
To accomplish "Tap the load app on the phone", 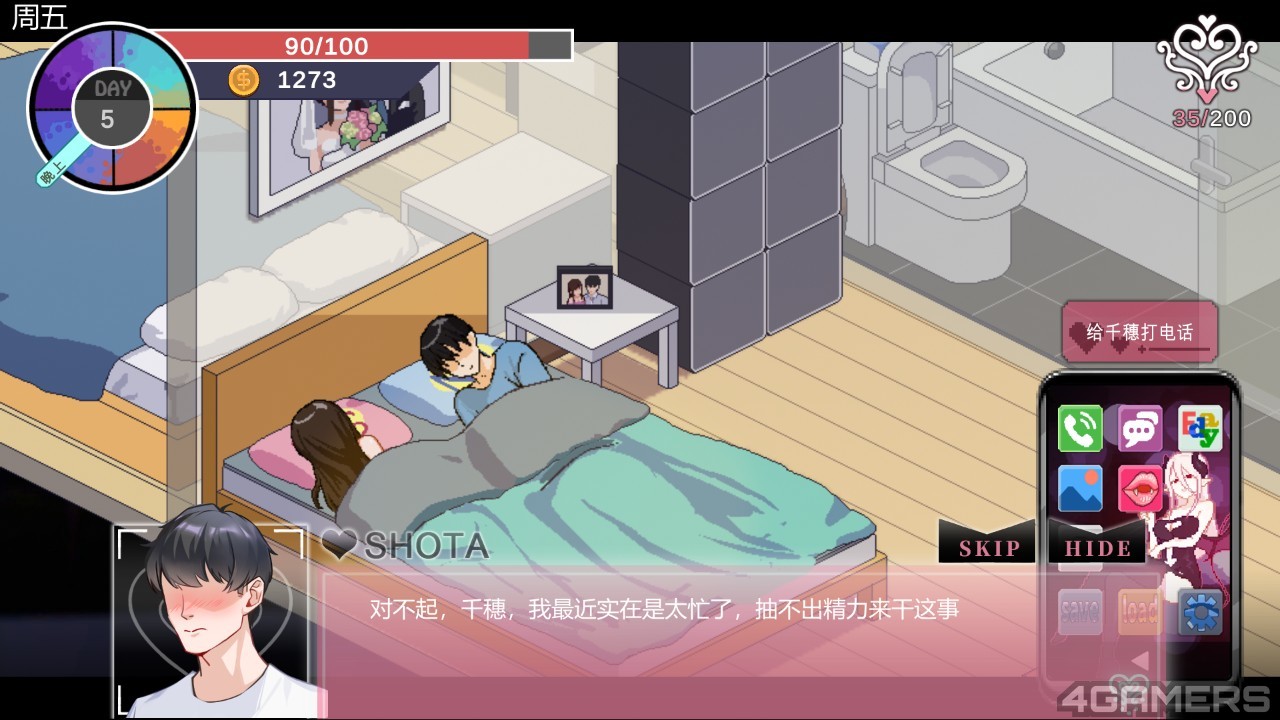I will (x=1139, y=611).
